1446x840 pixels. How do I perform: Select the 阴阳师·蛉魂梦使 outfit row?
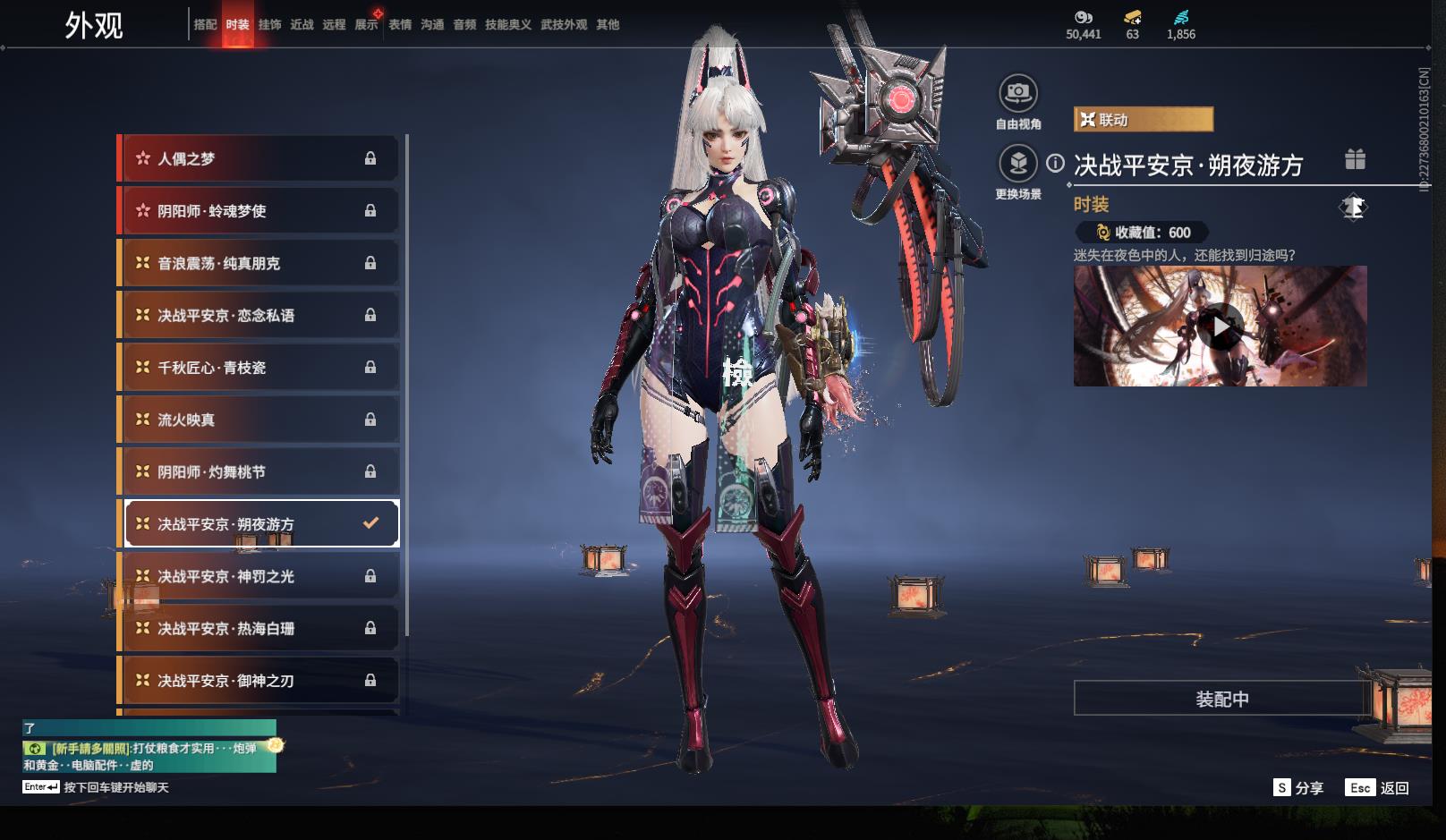[x=258, y=211]
